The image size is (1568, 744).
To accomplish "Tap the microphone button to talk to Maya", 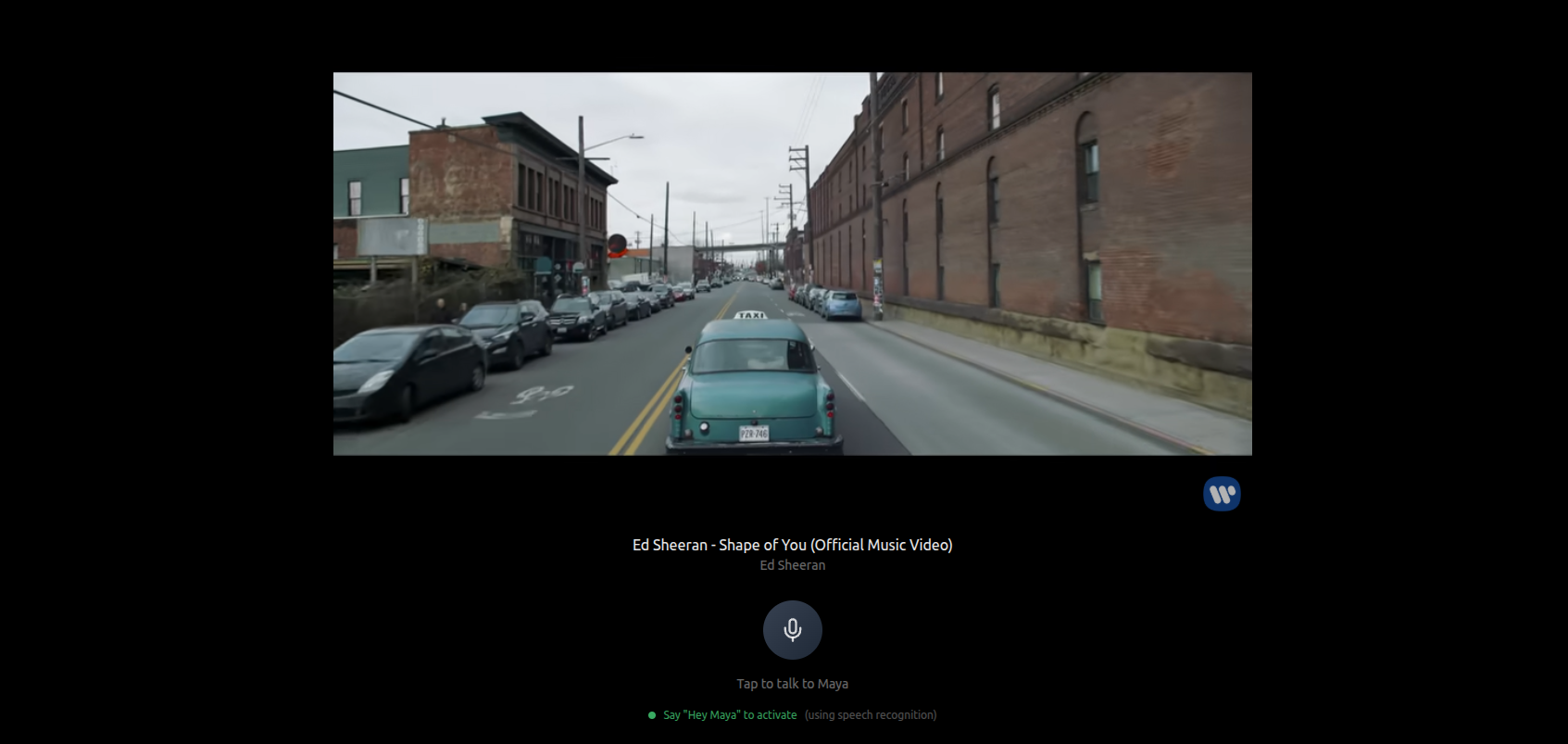I will point(792,630).
